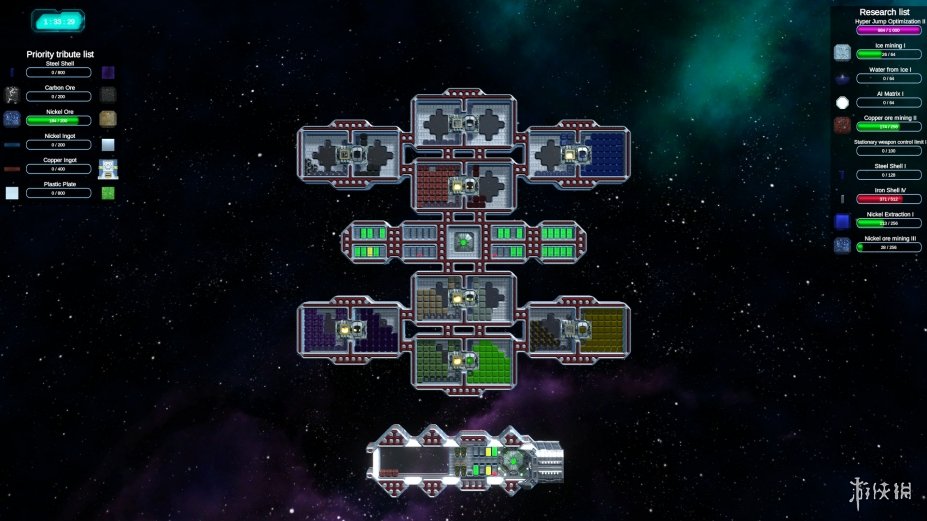Select the Ice mining I research icon

point(843,53)
